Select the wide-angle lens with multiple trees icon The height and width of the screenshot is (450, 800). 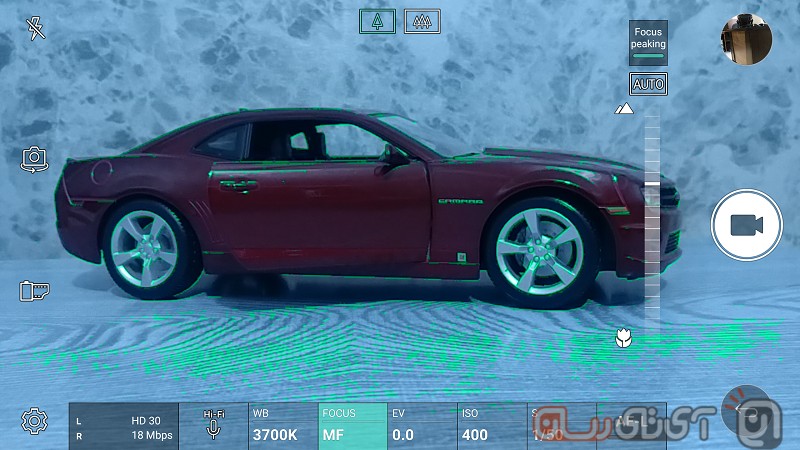[422, 21]
